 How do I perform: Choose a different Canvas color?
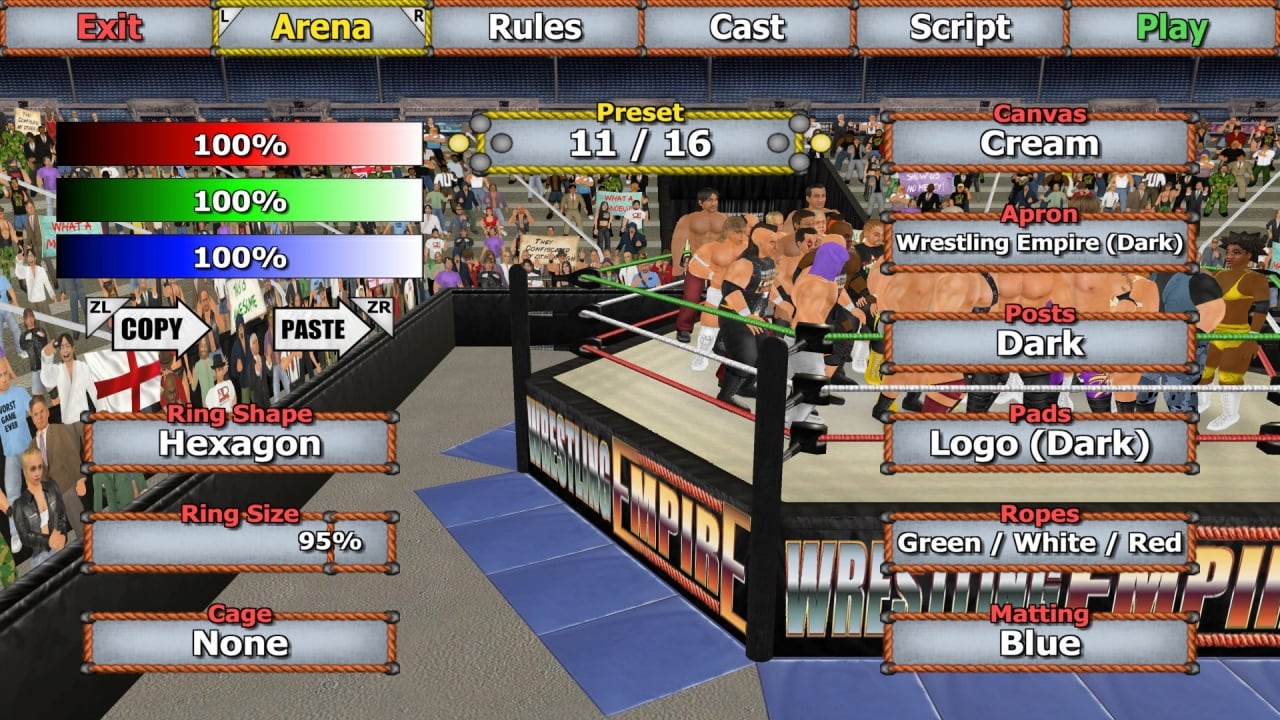[1039, 143]
